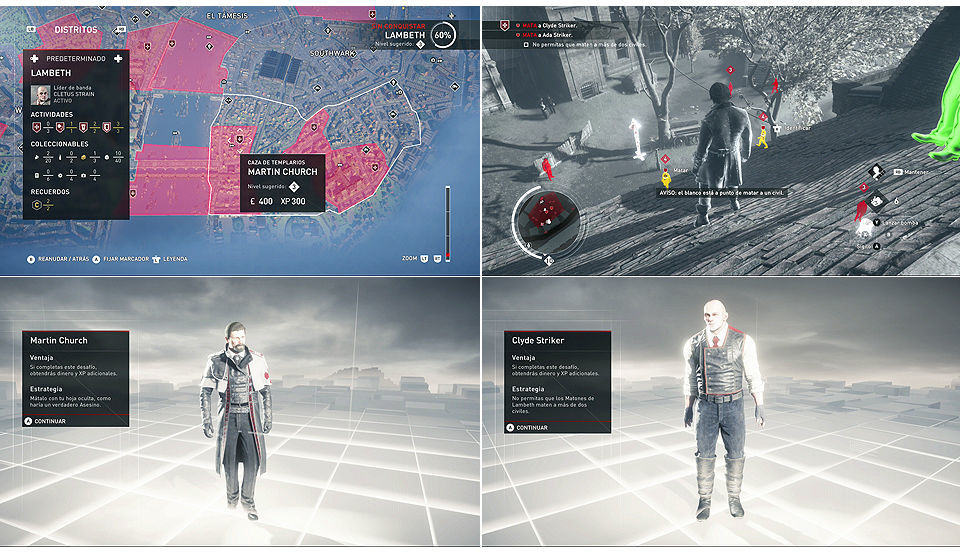Open gang leader Cletus Strain's portrait
Viewport: 960px width, 560px height.
click(40, 95)
